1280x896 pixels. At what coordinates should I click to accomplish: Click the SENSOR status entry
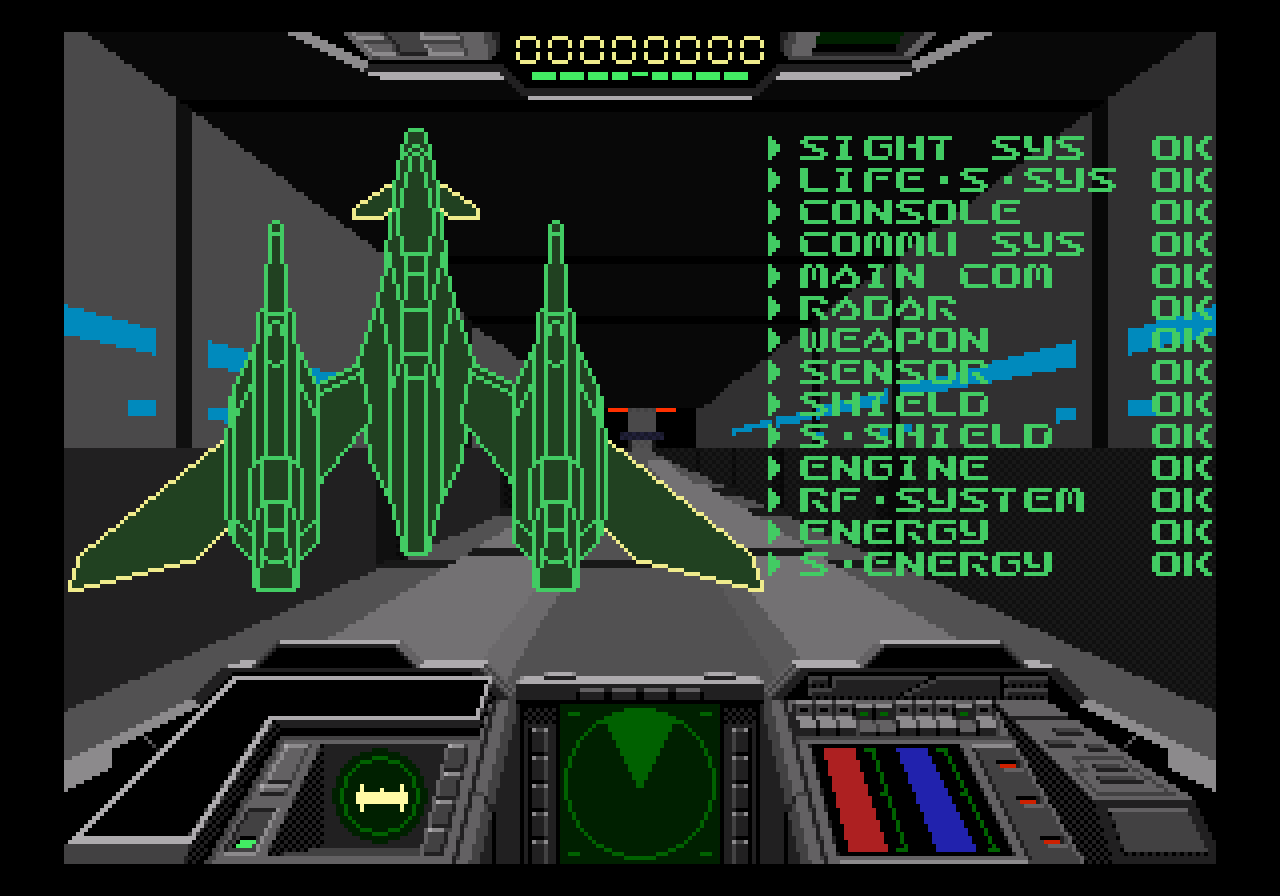click(x=893, y=373)
